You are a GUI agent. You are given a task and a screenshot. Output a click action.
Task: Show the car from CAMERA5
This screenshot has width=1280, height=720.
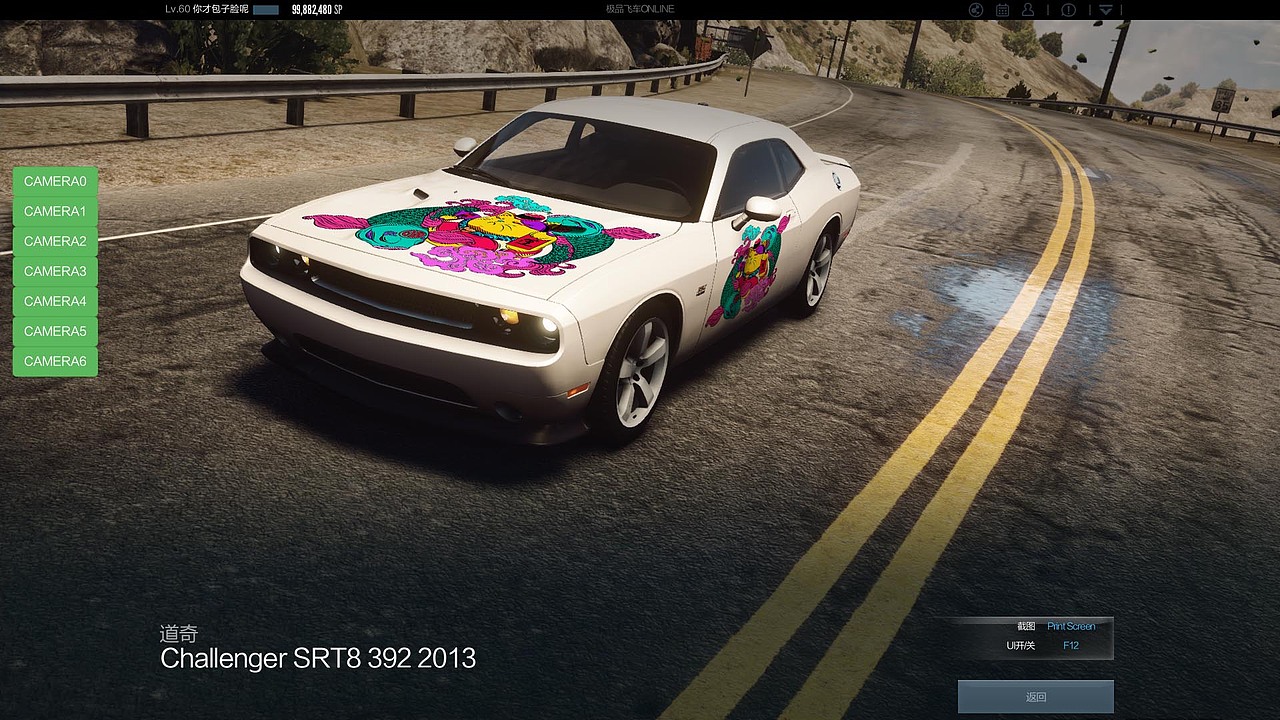coord(55,331)
